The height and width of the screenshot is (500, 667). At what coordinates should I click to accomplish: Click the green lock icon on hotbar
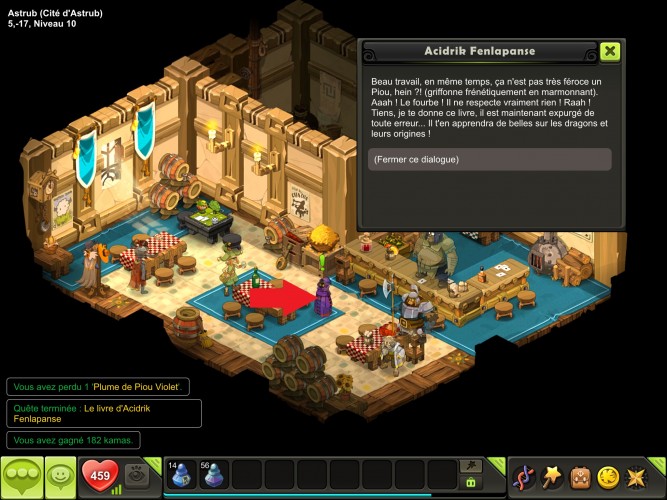click(x=470, y=482)
